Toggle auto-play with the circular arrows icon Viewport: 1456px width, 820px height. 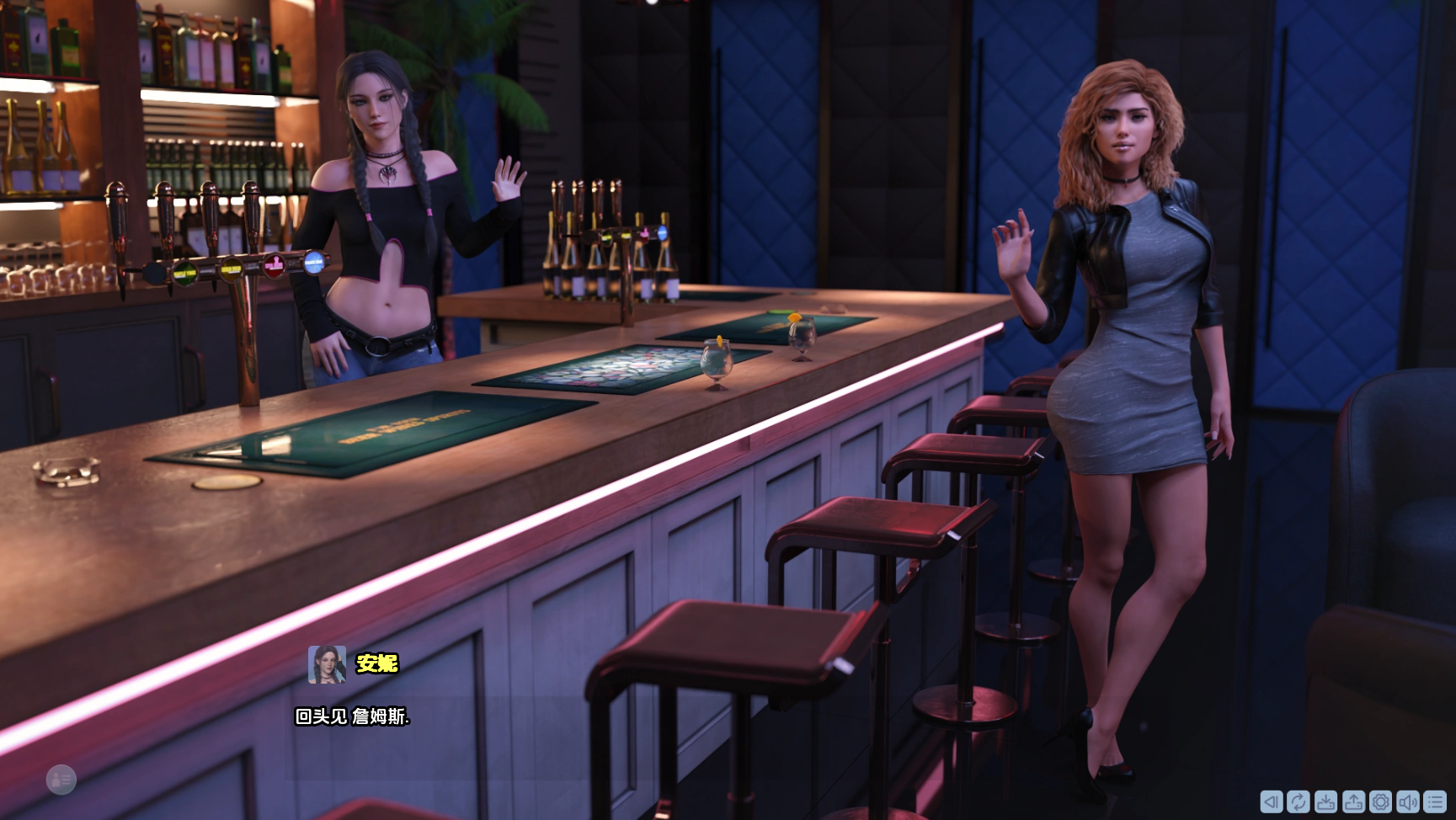[x=1299, y=801]
